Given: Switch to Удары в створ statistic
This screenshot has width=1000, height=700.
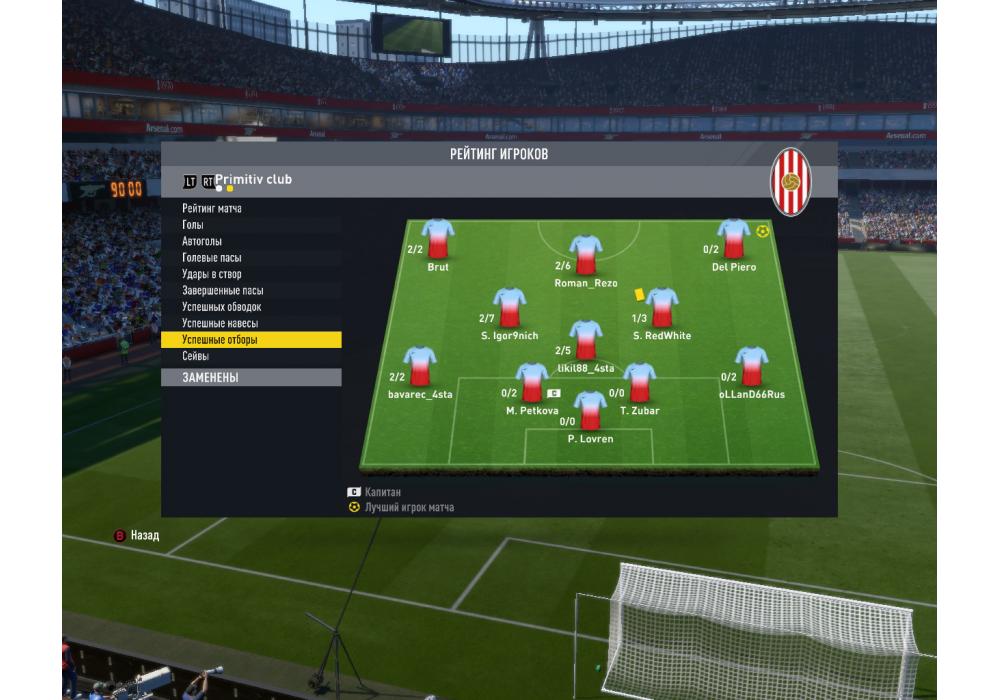Looking at the screenshot, I should [212, 274].
